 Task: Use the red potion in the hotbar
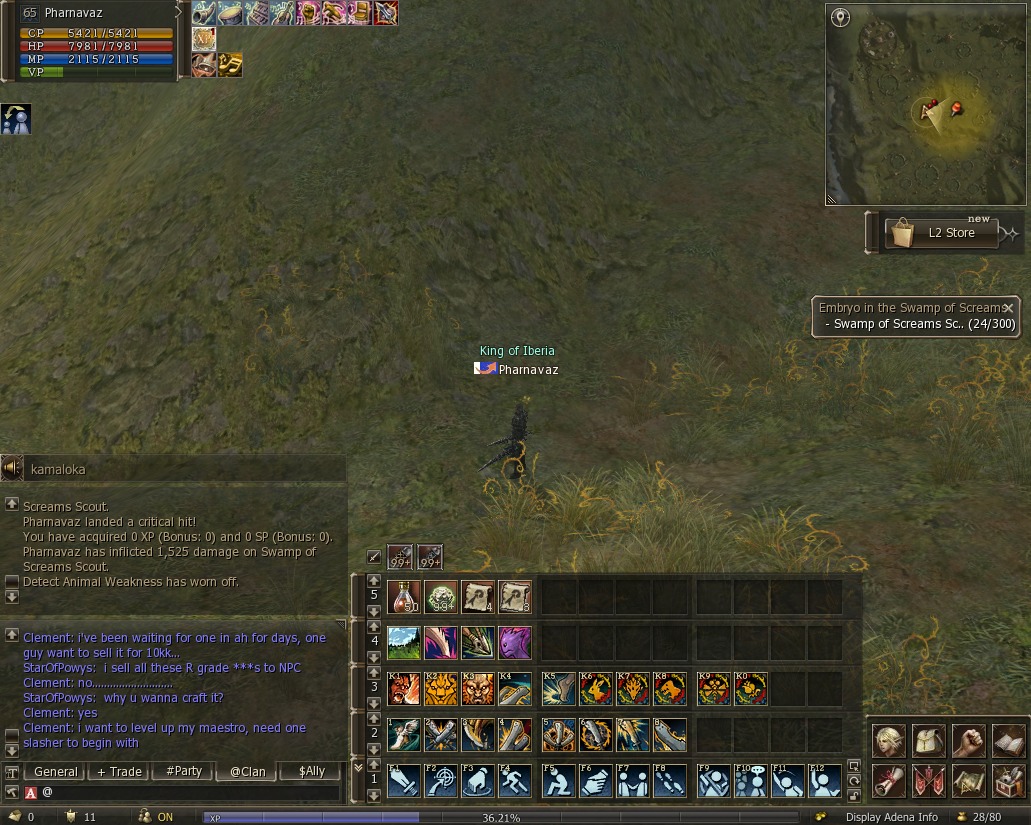(403, 597)
